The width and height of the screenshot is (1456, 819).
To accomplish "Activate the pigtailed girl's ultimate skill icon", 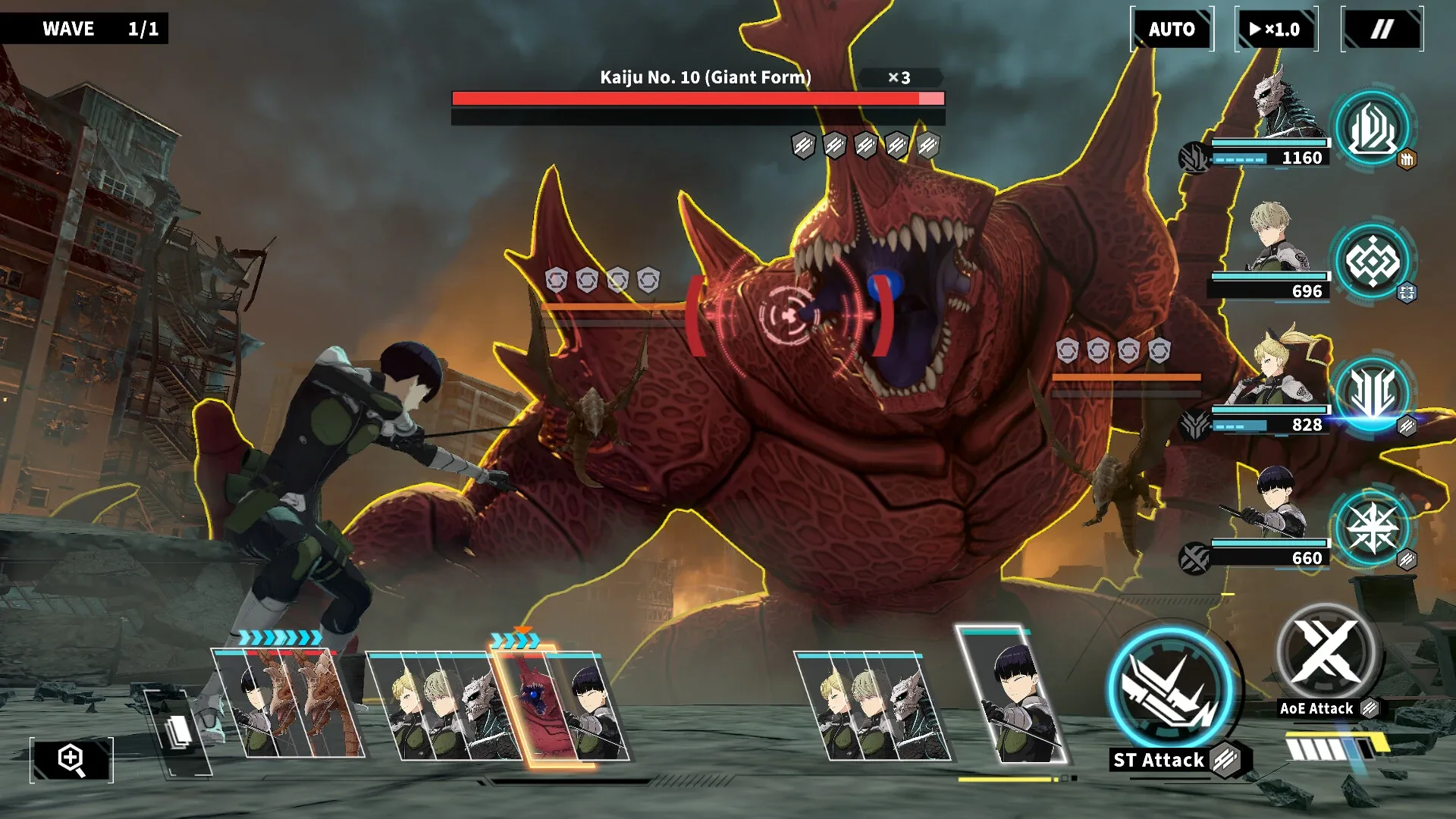I will [1372, 394].
